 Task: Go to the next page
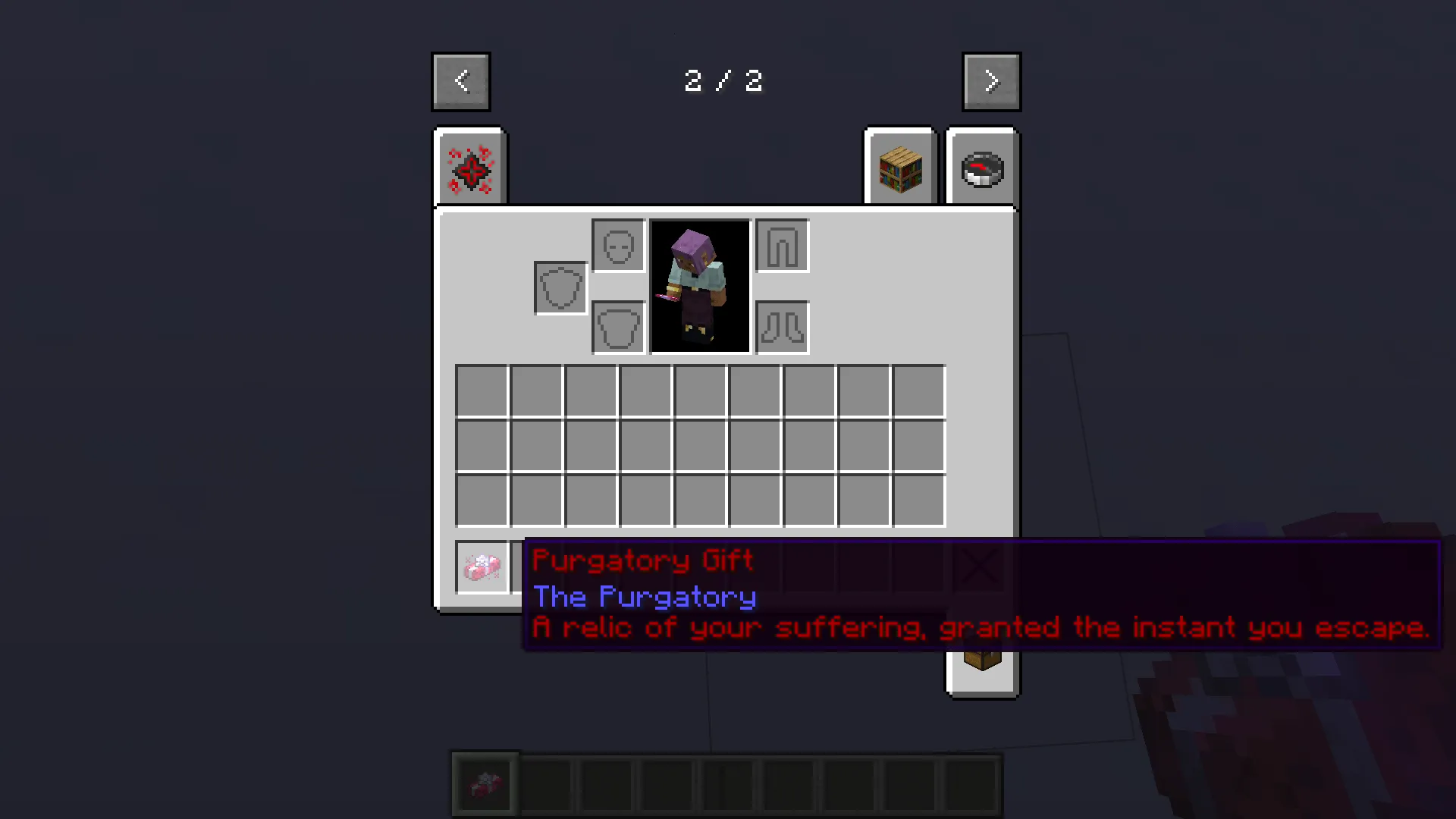pyautogui.click(x=991, y=80)
